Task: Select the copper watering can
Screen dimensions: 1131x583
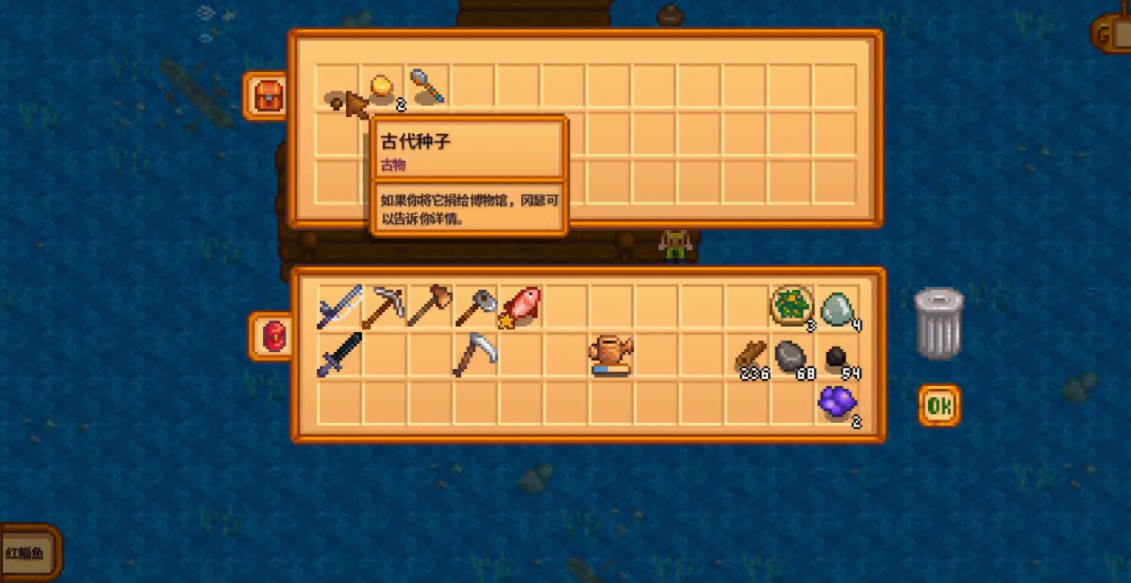Action: pyautogui.click(x=611, y=355)
